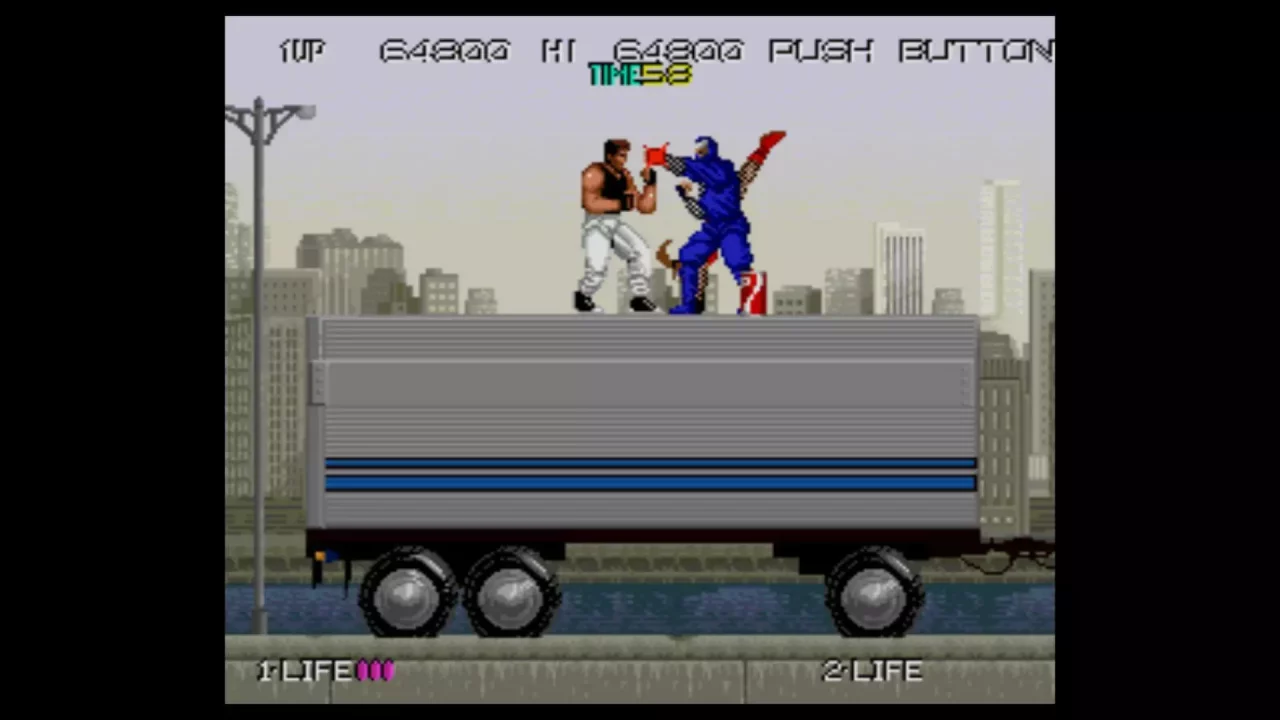The width and height of the screenshot is (1280, 720).
Task: Click the 64800 player score
Action: [443, 51]
